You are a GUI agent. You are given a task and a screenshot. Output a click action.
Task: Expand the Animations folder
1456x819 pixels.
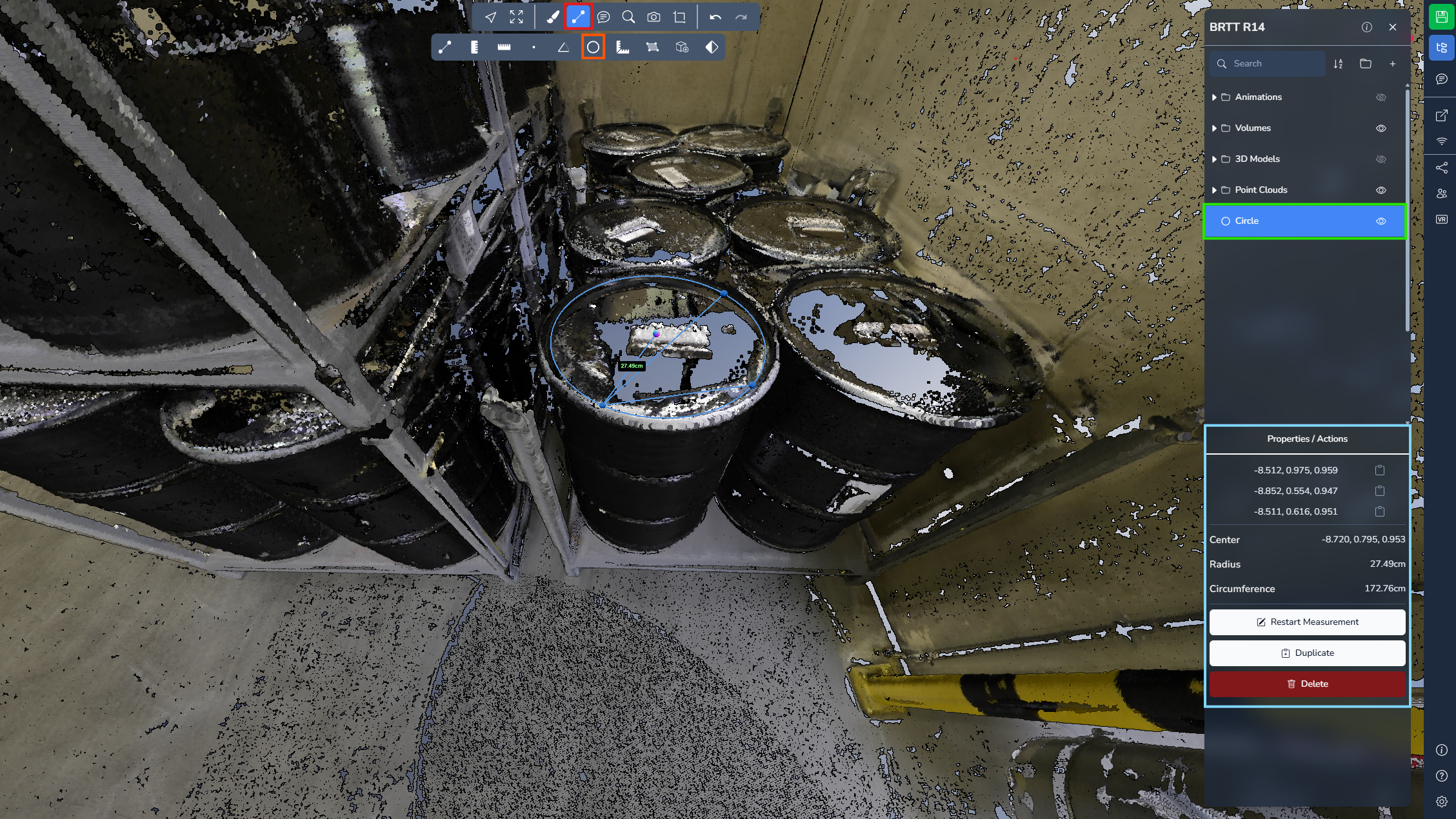coord(1214,97)
